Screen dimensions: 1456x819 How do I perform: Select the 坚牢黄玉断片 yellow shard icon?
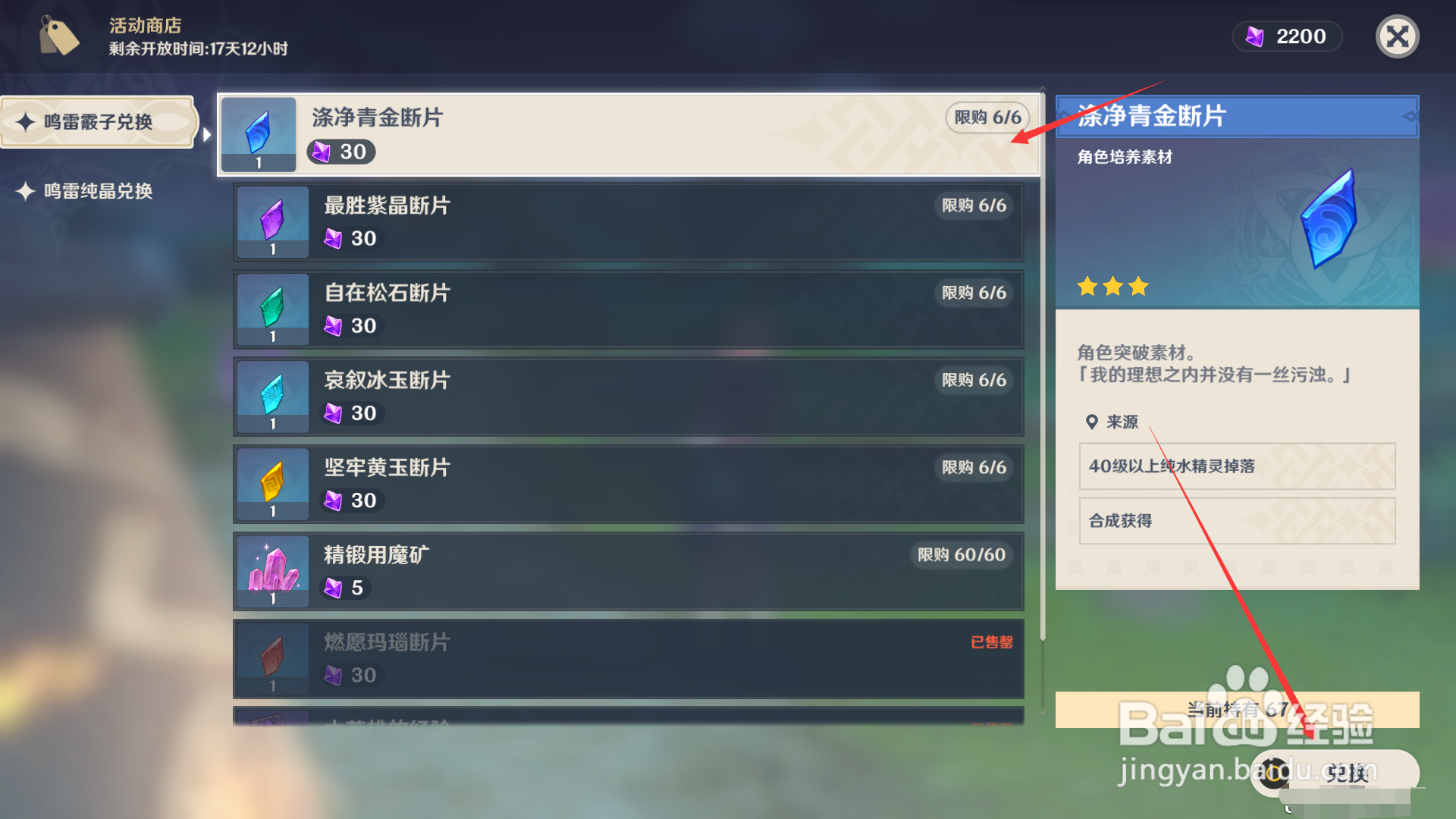click(271, 484)
